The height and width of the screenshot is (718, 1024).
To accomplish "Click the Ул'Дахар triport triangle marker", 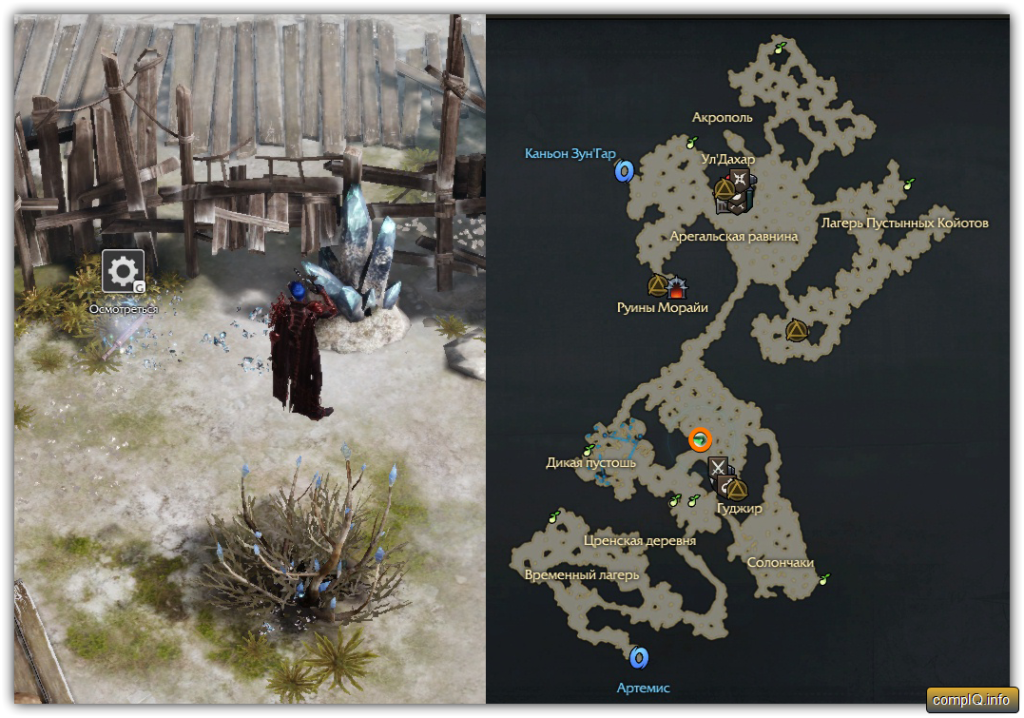I will (x=725, y=187).
